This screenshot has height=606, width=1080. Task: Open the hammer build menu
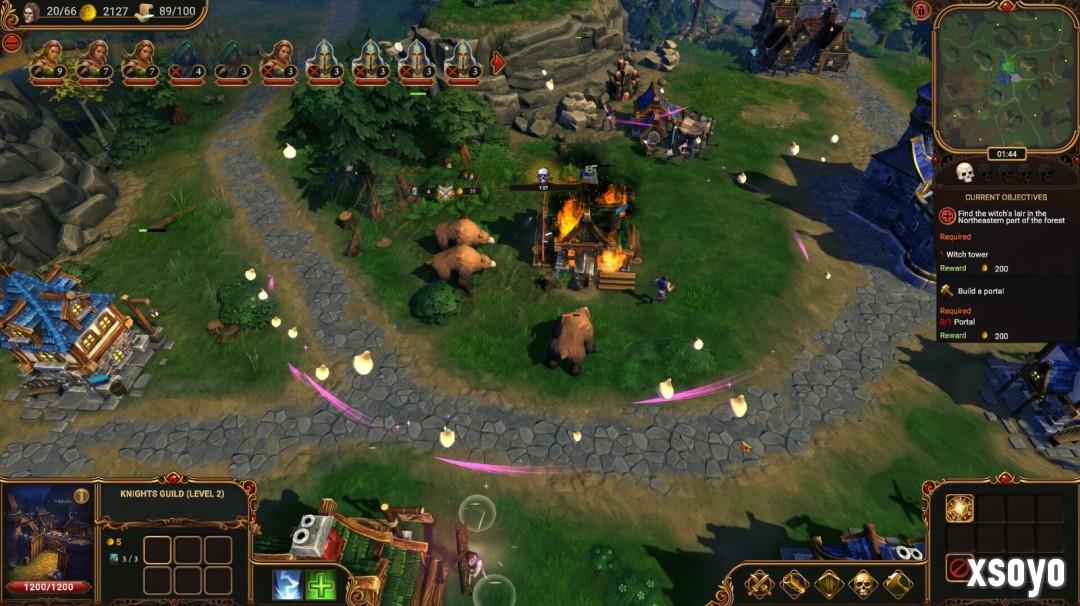point(897,583)
